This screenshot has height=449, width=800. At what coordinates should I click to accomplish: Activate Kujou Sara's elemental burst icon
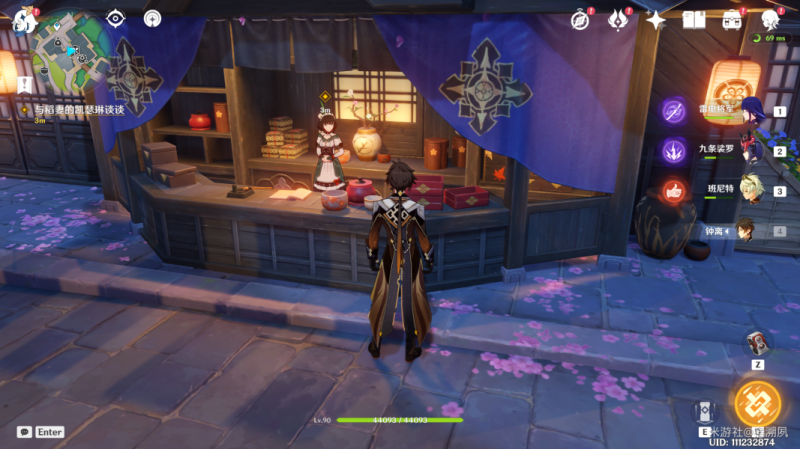pos(674,151)
